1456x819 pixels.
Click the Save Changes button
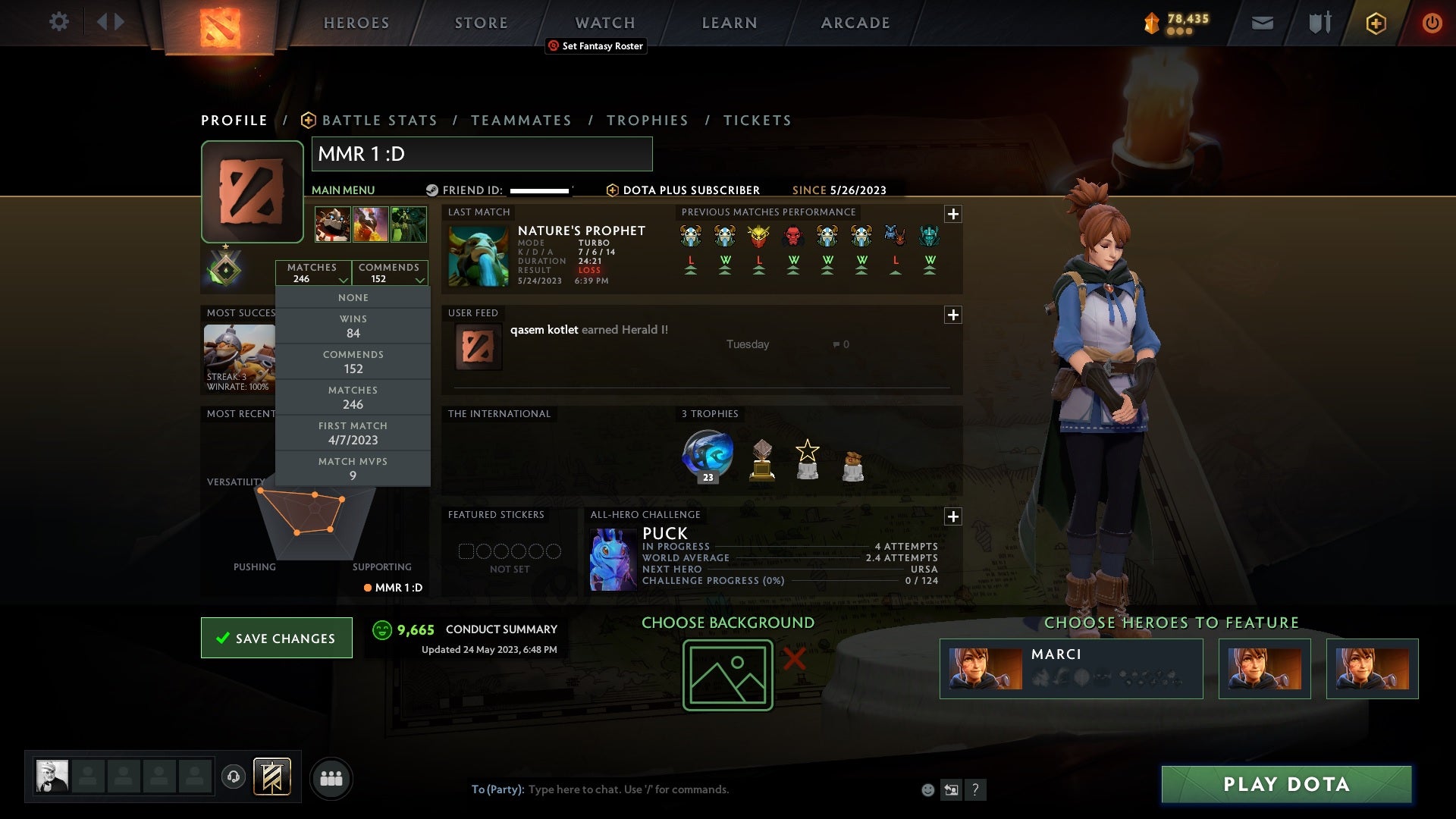(276, 638)
